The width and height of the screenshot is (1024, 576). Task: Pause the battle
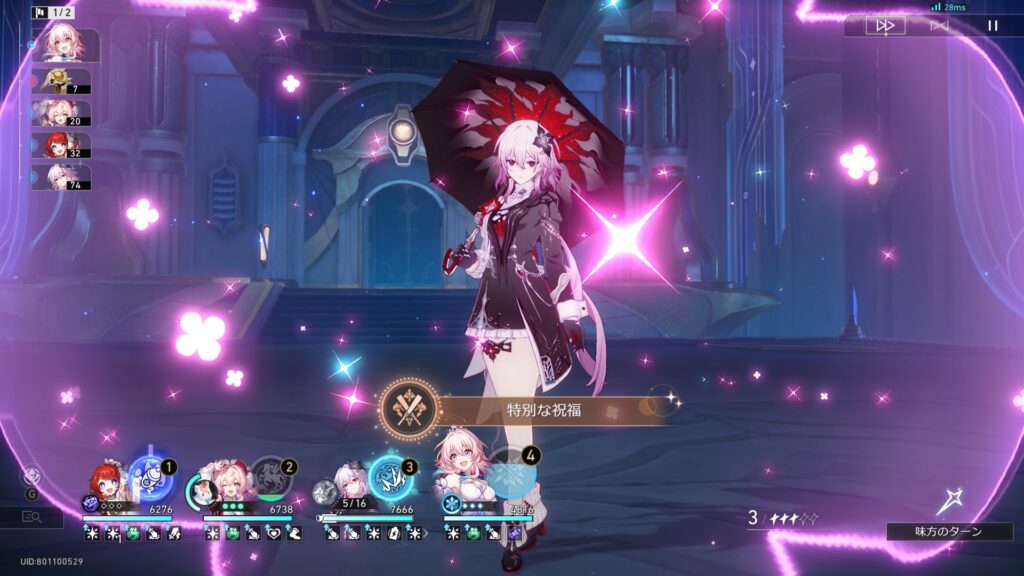(x=992, y=26)
